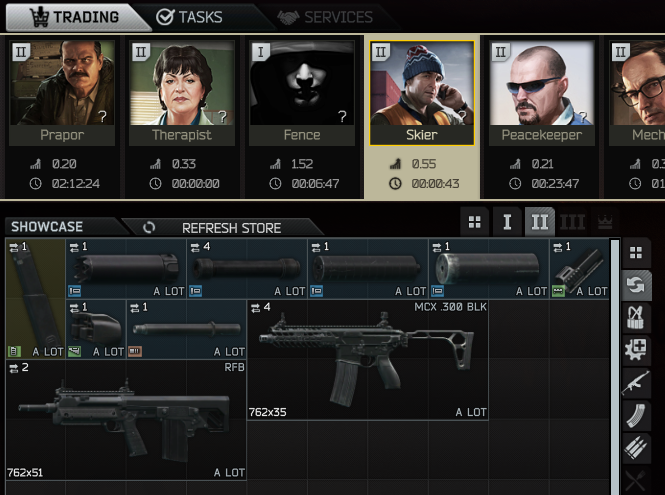Choose the rifle category filter icon
This screenshot has width=665, height=495.
(635, 382)
